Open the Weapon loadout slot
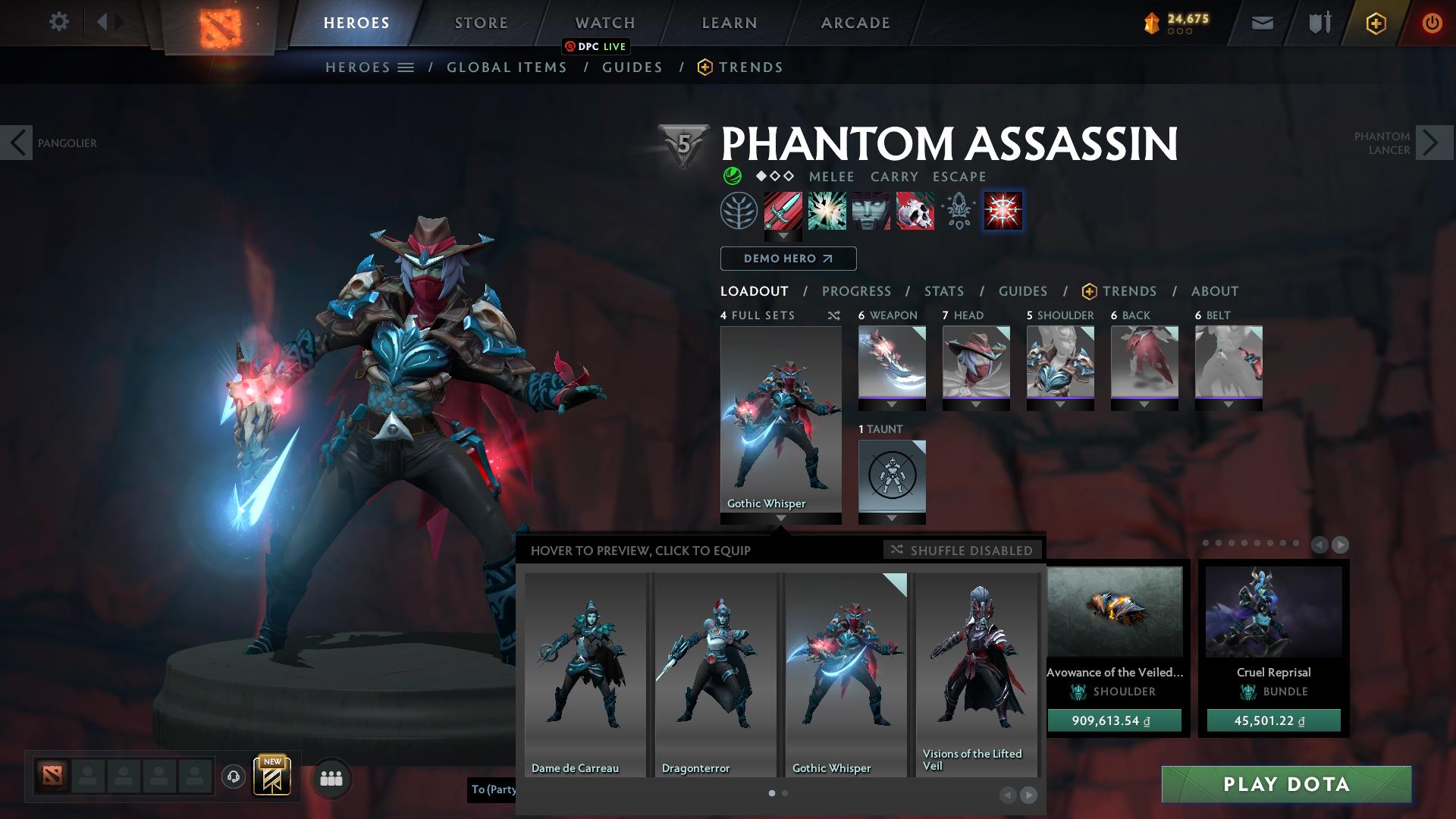The width and height of the screenshot is (1456, 819). point(892,364)
